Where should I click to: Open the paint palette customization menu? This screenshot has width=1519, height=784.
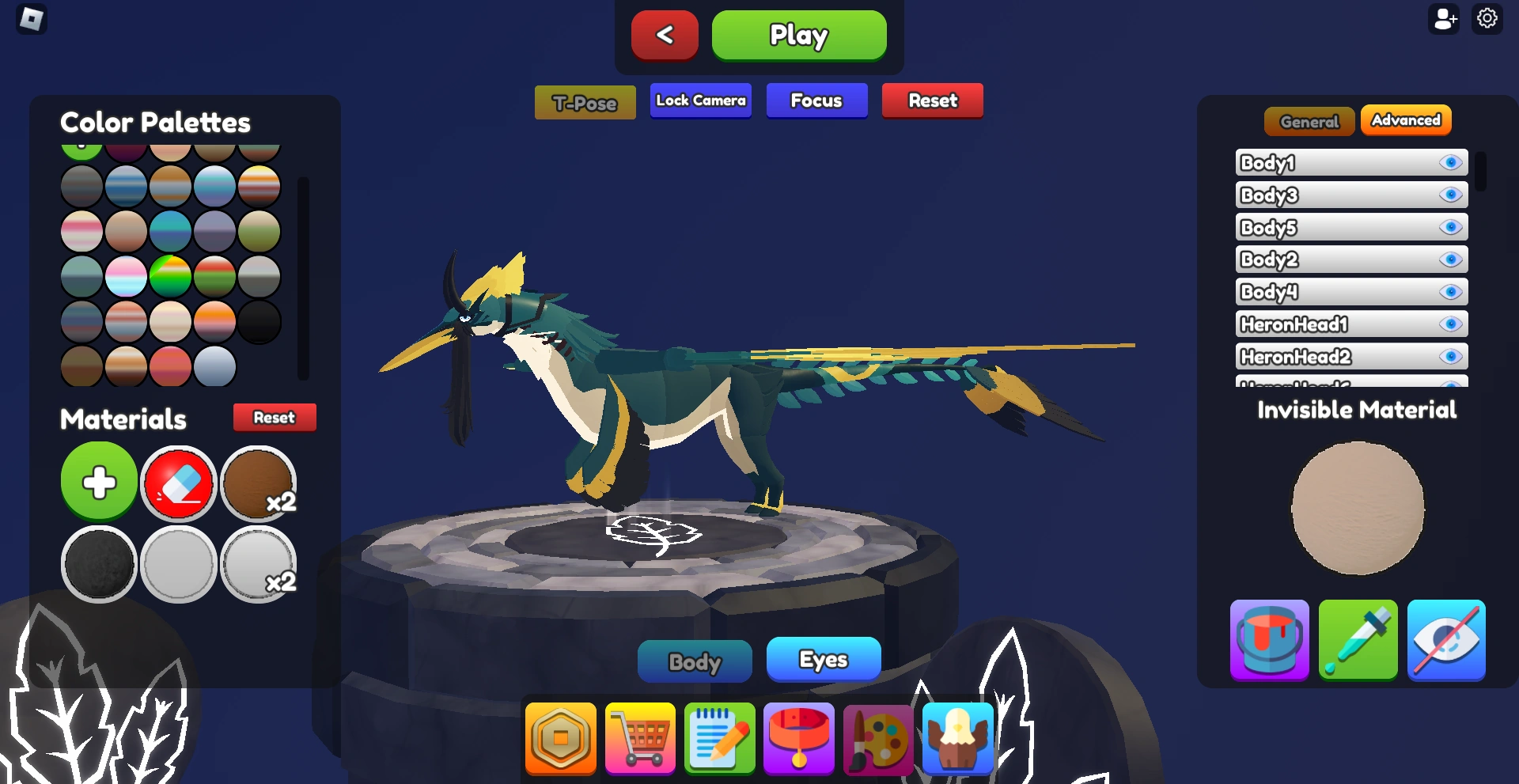click(x=877, y=739)
